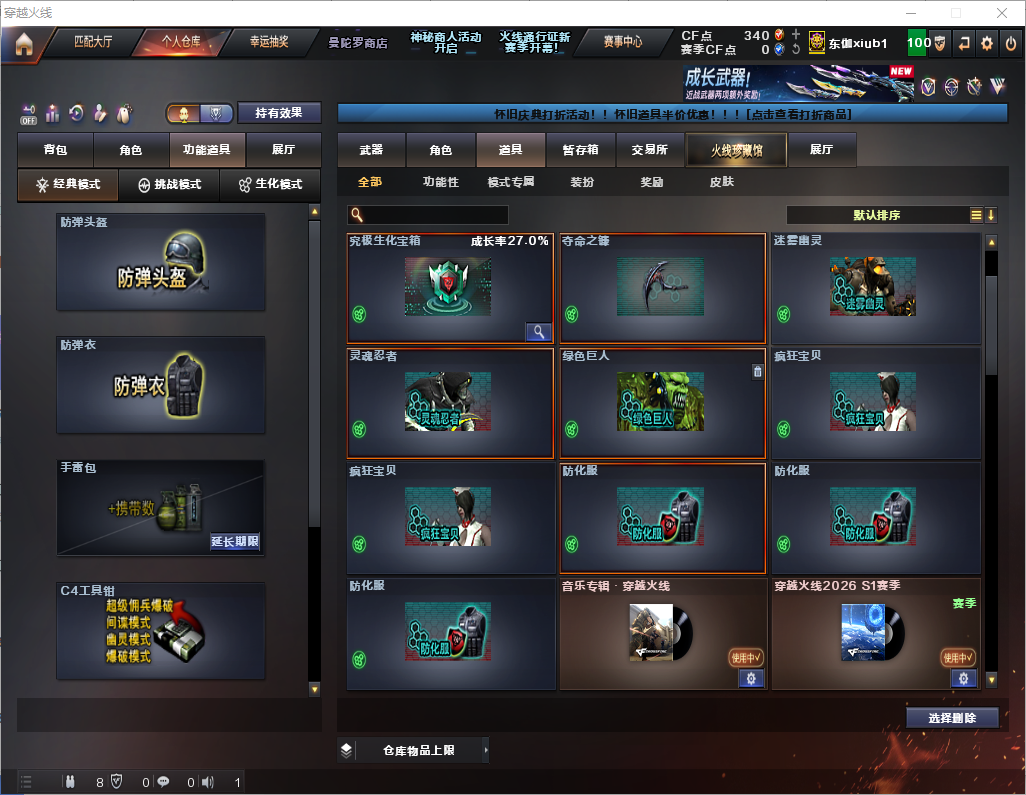Open the 幸运抽奖 lucky draw page
The width and height of the screenshot is (1026, 795).
point(268,42)
